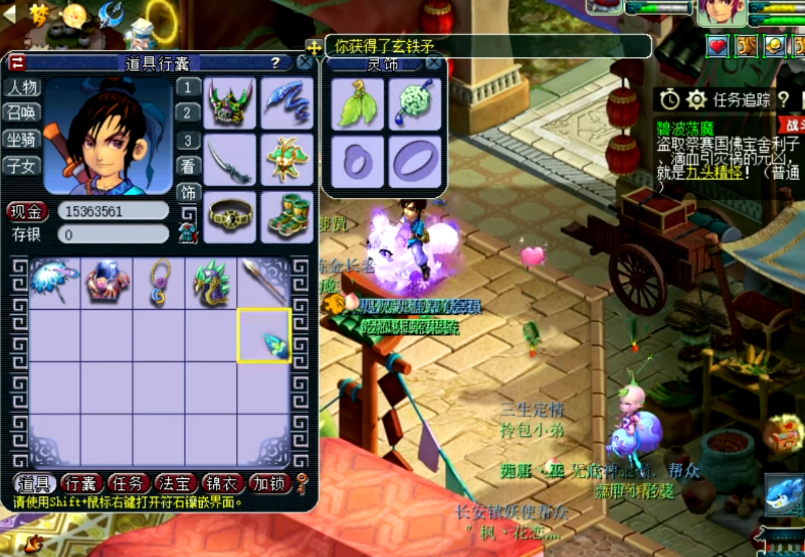Close the 道具行囊 inventory window
The height and width of the screenshot is (557, 805).
pos(305,62)
